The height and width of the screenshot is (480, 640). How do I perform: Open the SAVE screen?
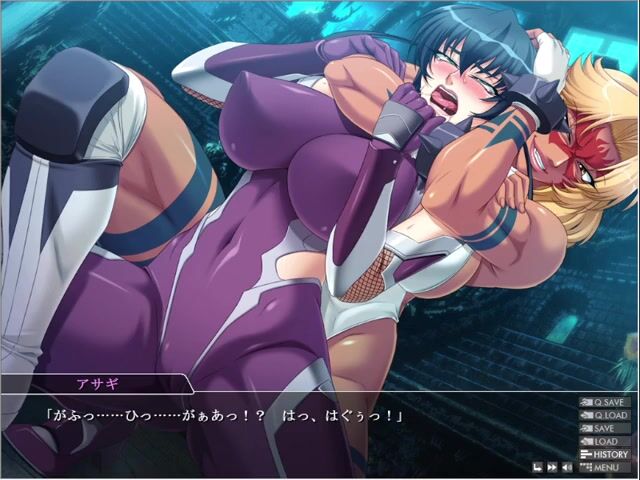pos(607,428)
